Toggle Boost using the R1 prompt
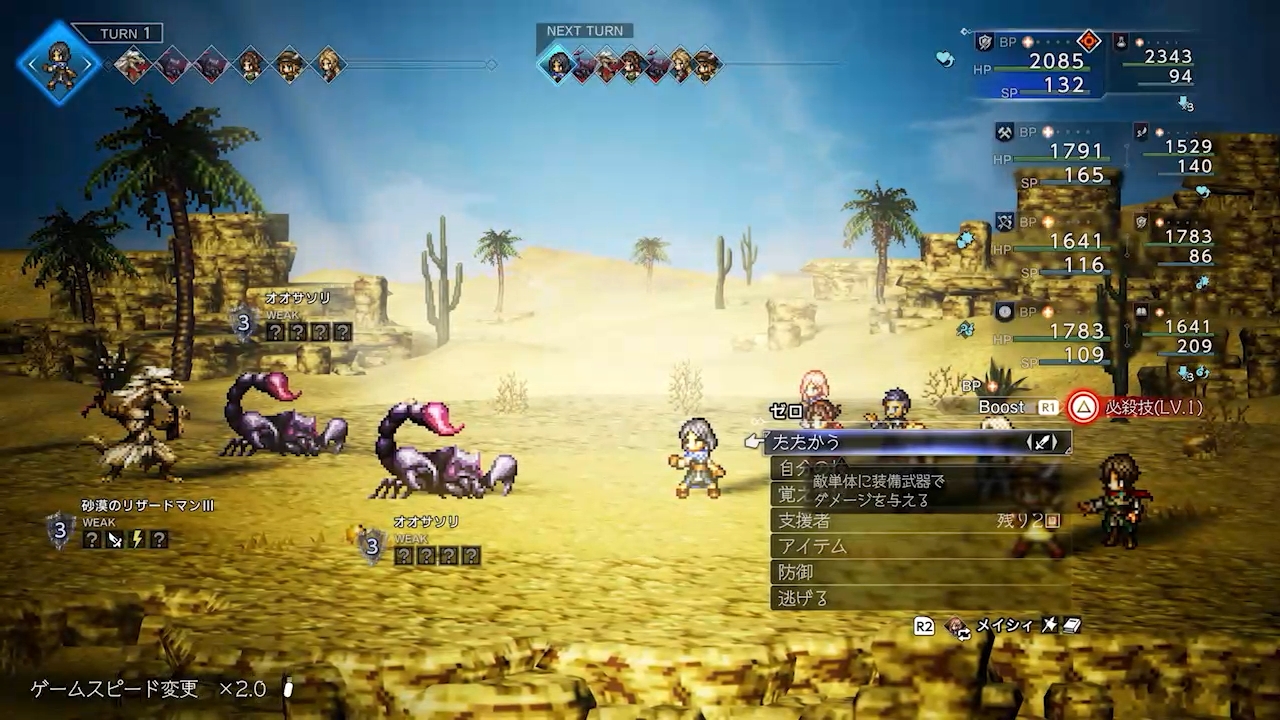The height and width of the screenshot is (720, 1280). pos(1046,407)
